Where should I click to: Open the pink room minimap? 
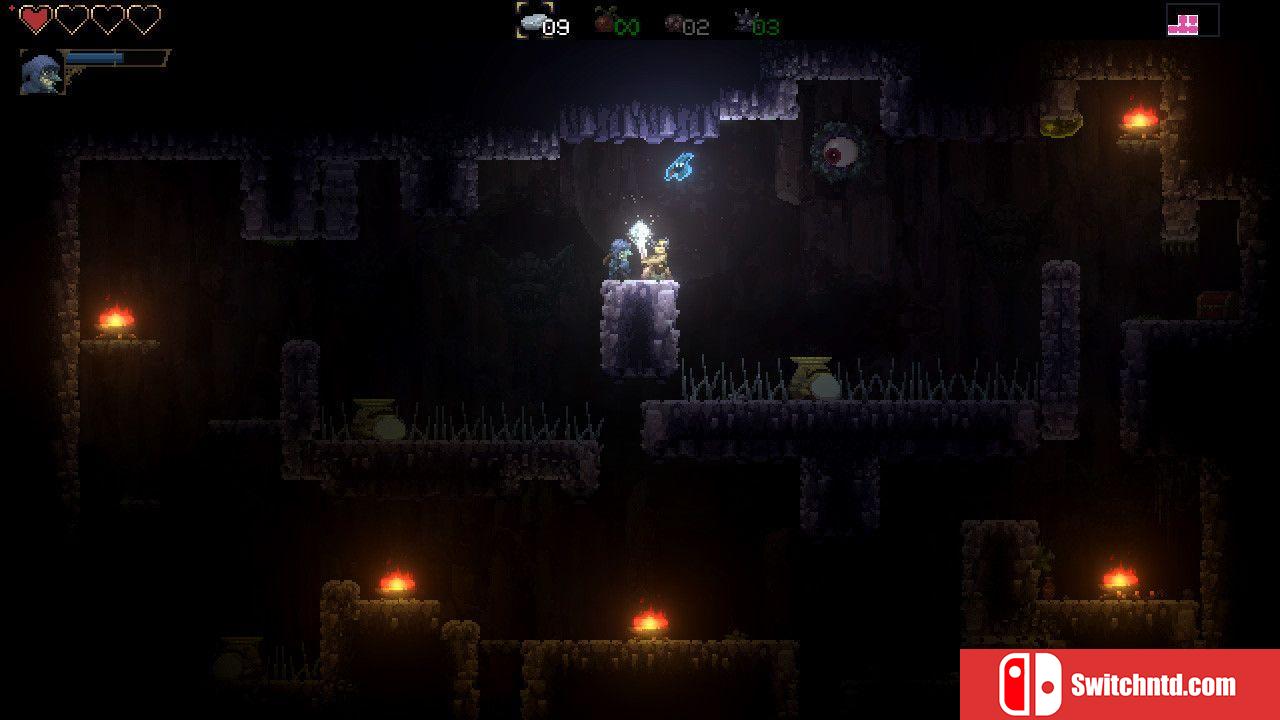click(x=1192, y=21)
